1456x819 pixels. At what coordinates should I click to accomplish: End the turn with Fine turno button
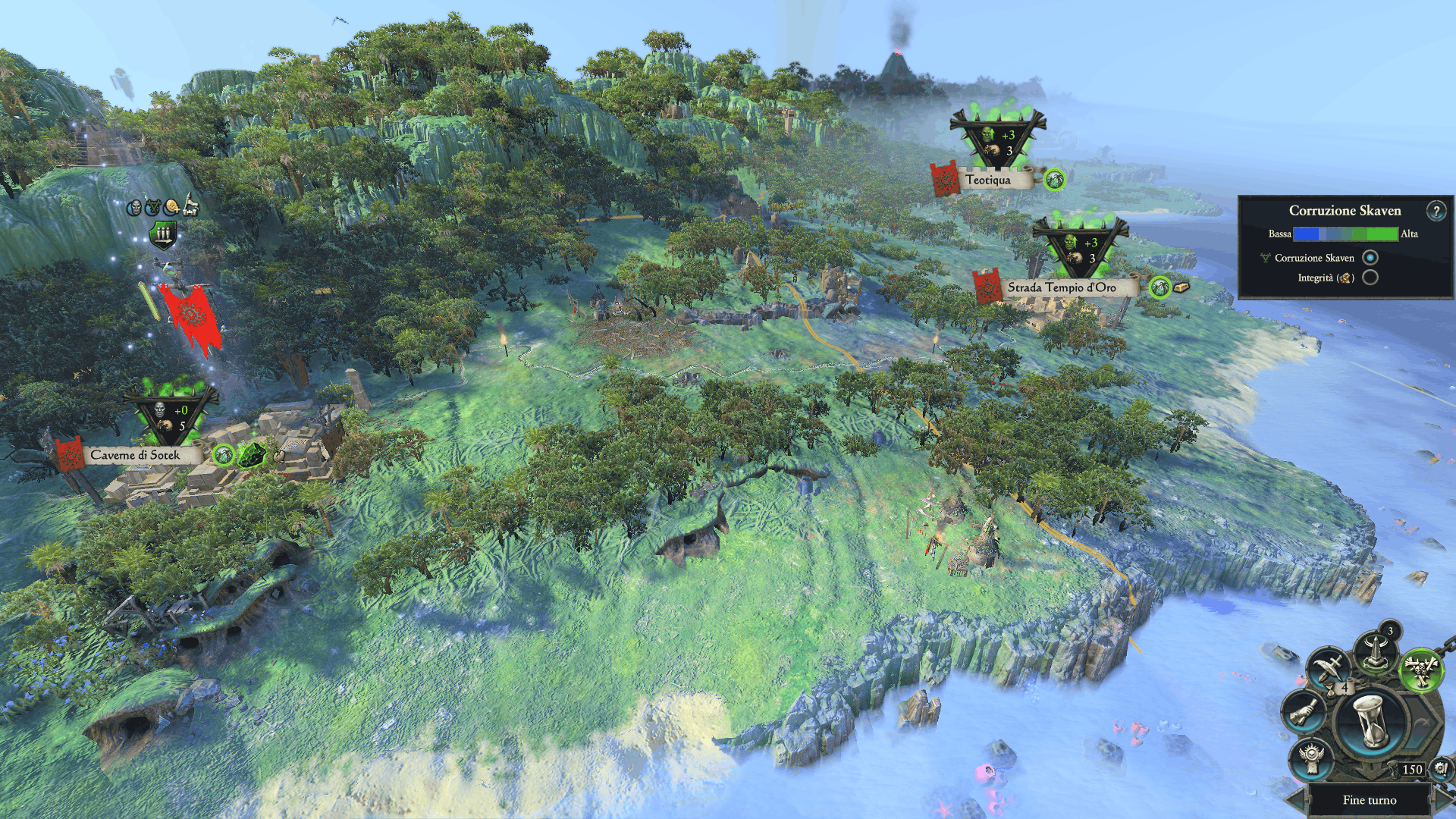pos(1369,800)
